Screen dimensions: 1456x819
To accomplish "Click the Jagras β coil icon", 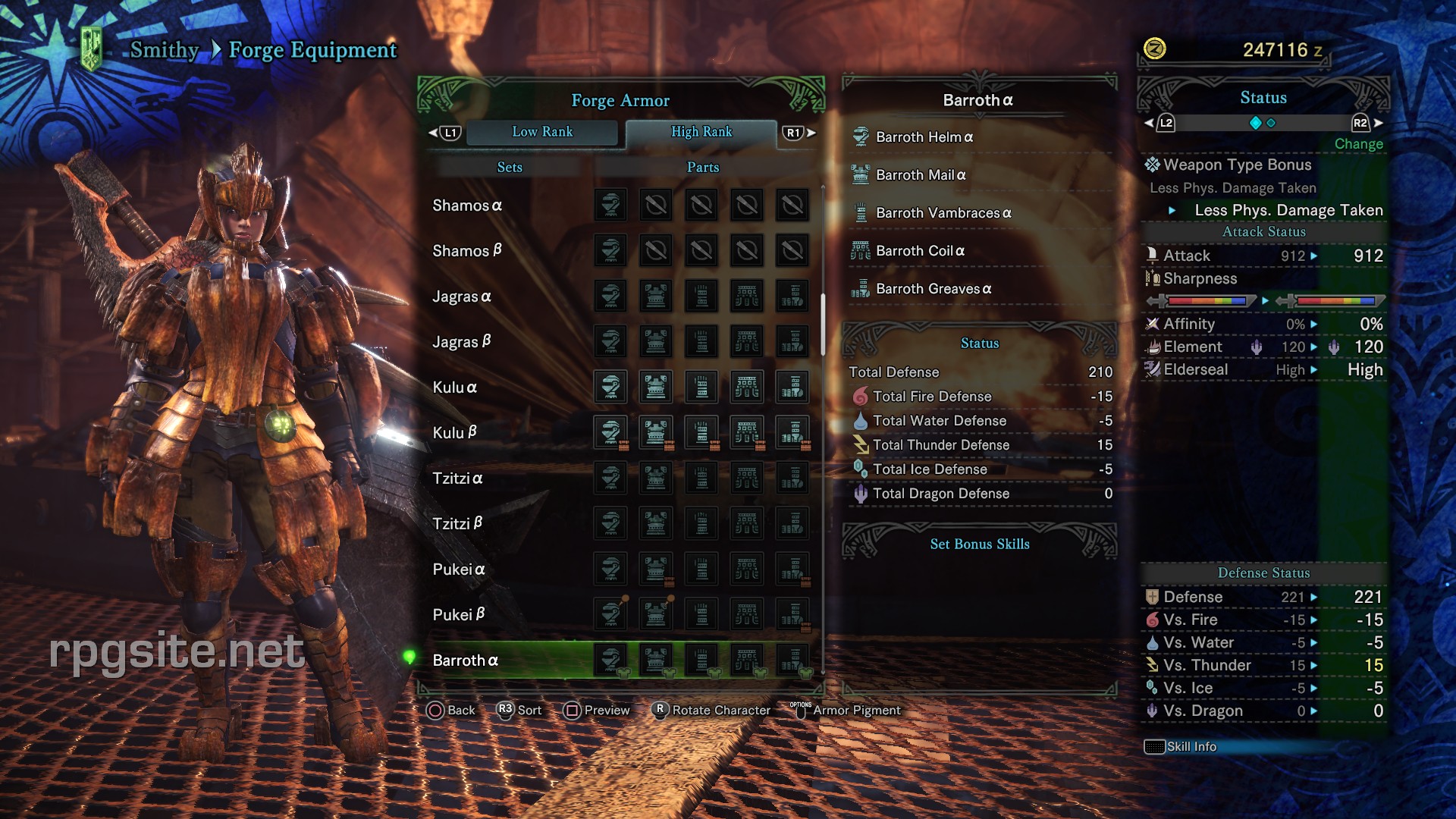I will click(x=747, y=341).
